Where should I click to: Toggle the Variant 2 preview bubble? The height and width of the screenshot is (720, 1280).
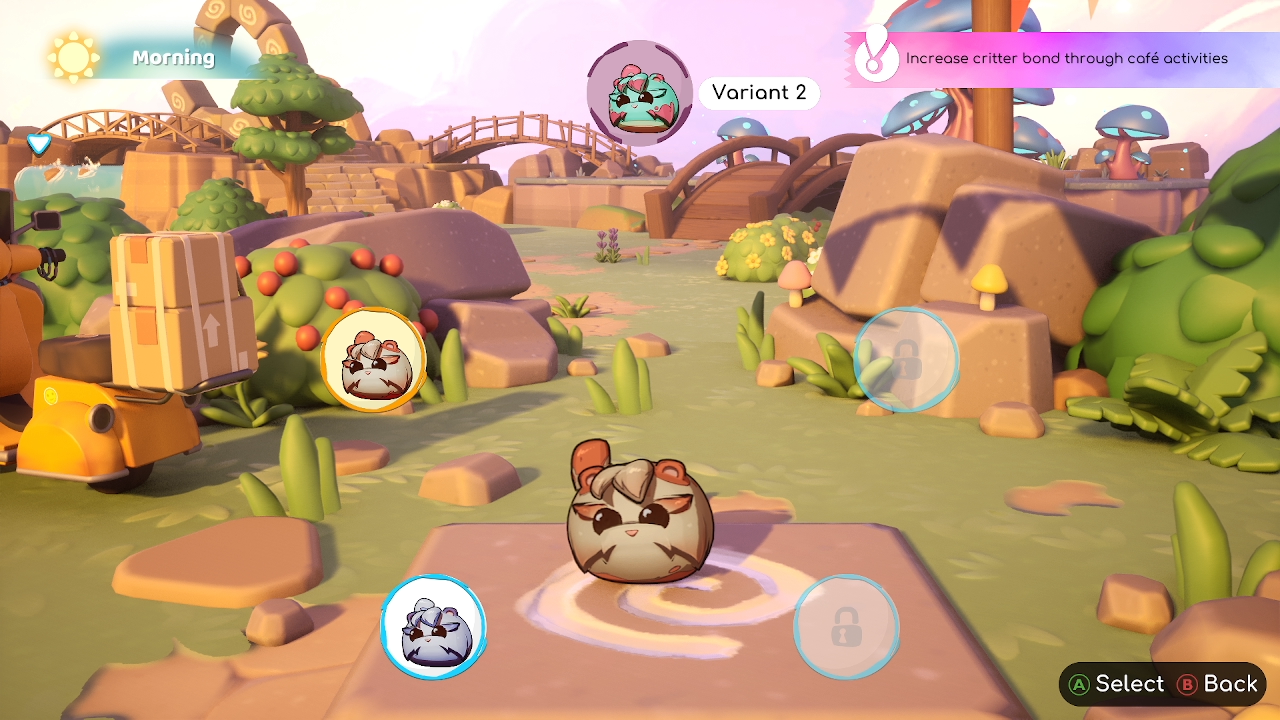638,95
